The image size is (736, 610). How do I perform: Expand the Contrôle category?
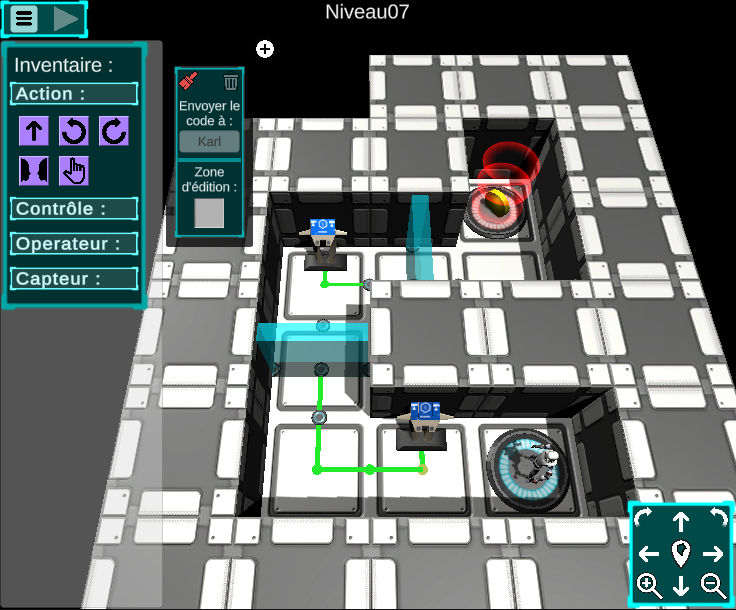(x=74, y=209)
